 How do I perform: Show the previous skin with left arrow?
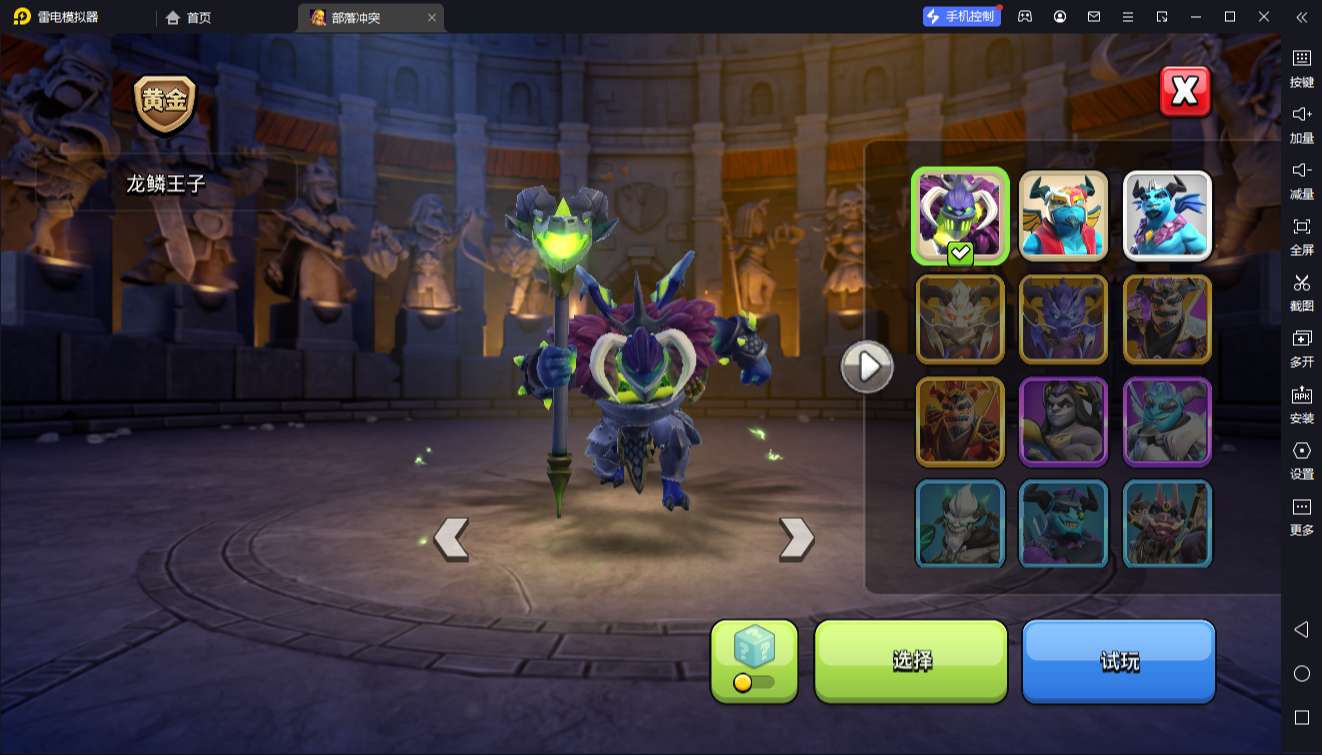(451, 539)
